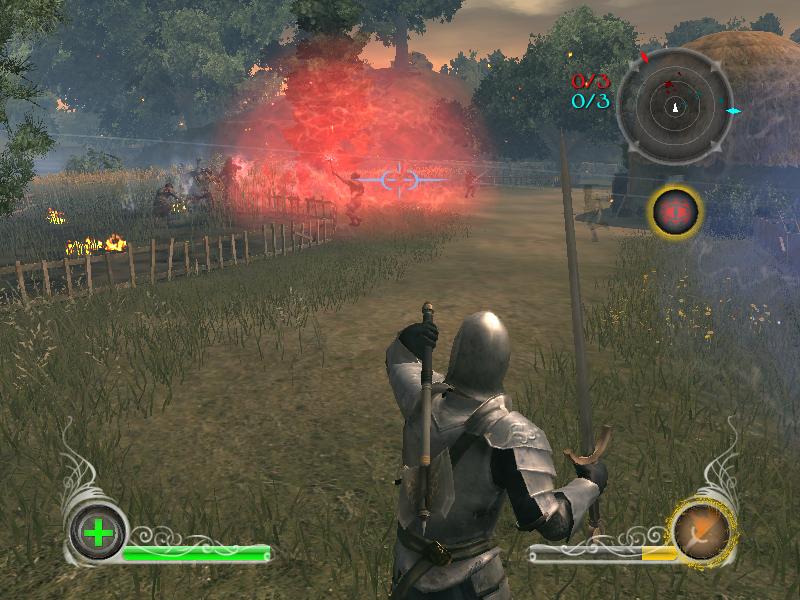Screen dimensions: 800x600
Task: Click the red objective marker icon
Action: [676, 210]
